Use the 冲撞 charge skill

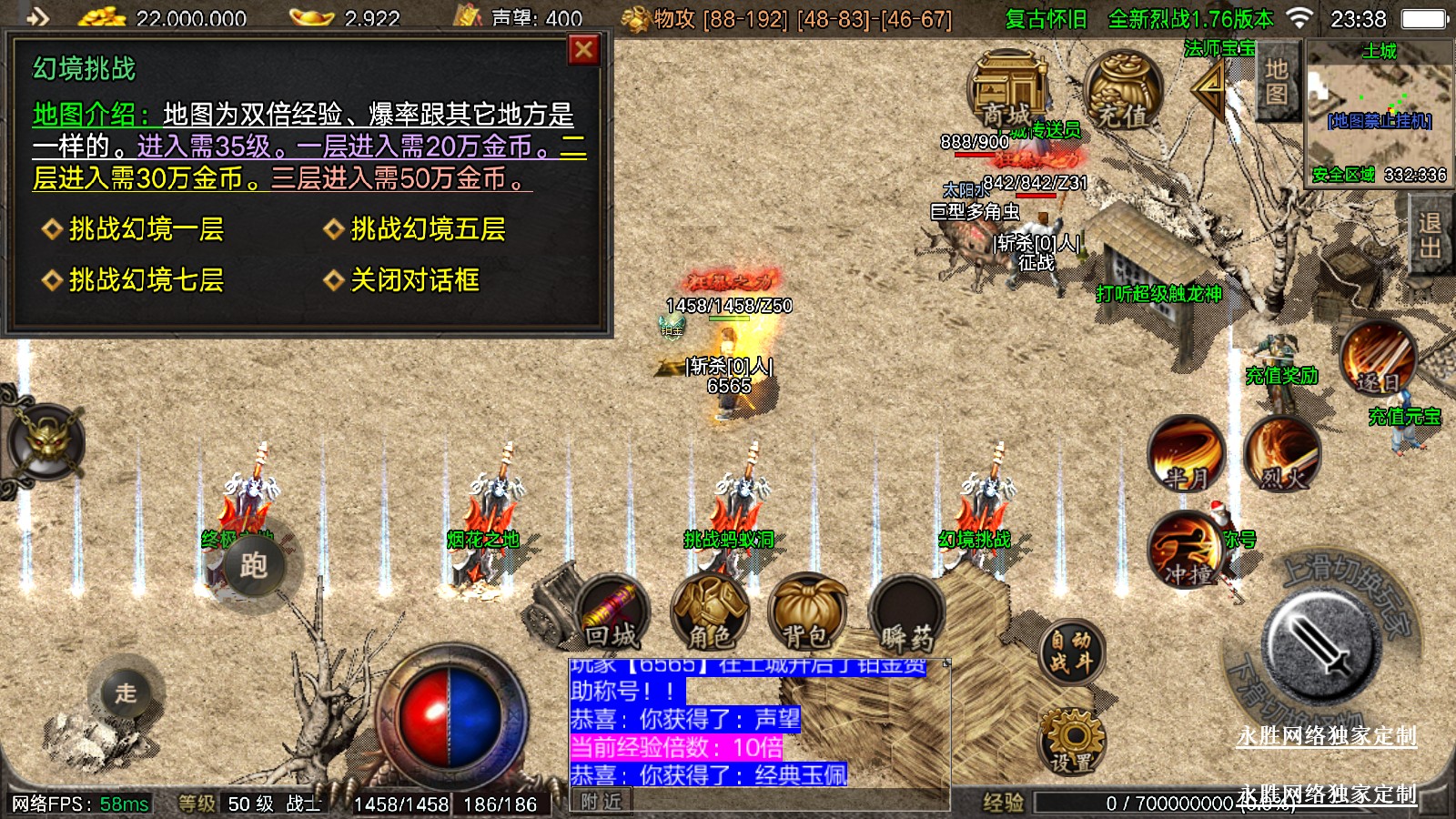tap(1186, 551)
